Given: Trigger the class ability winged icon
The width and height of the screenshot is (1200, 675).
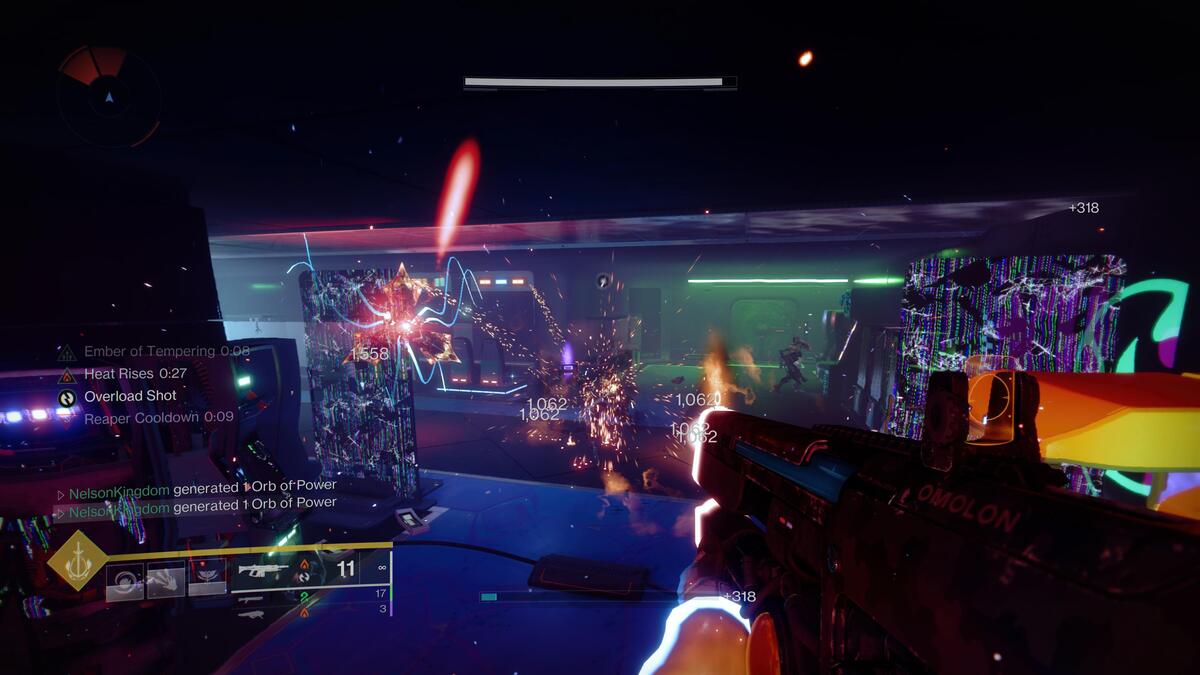Looking at the screenshot, I should point(207,576).
